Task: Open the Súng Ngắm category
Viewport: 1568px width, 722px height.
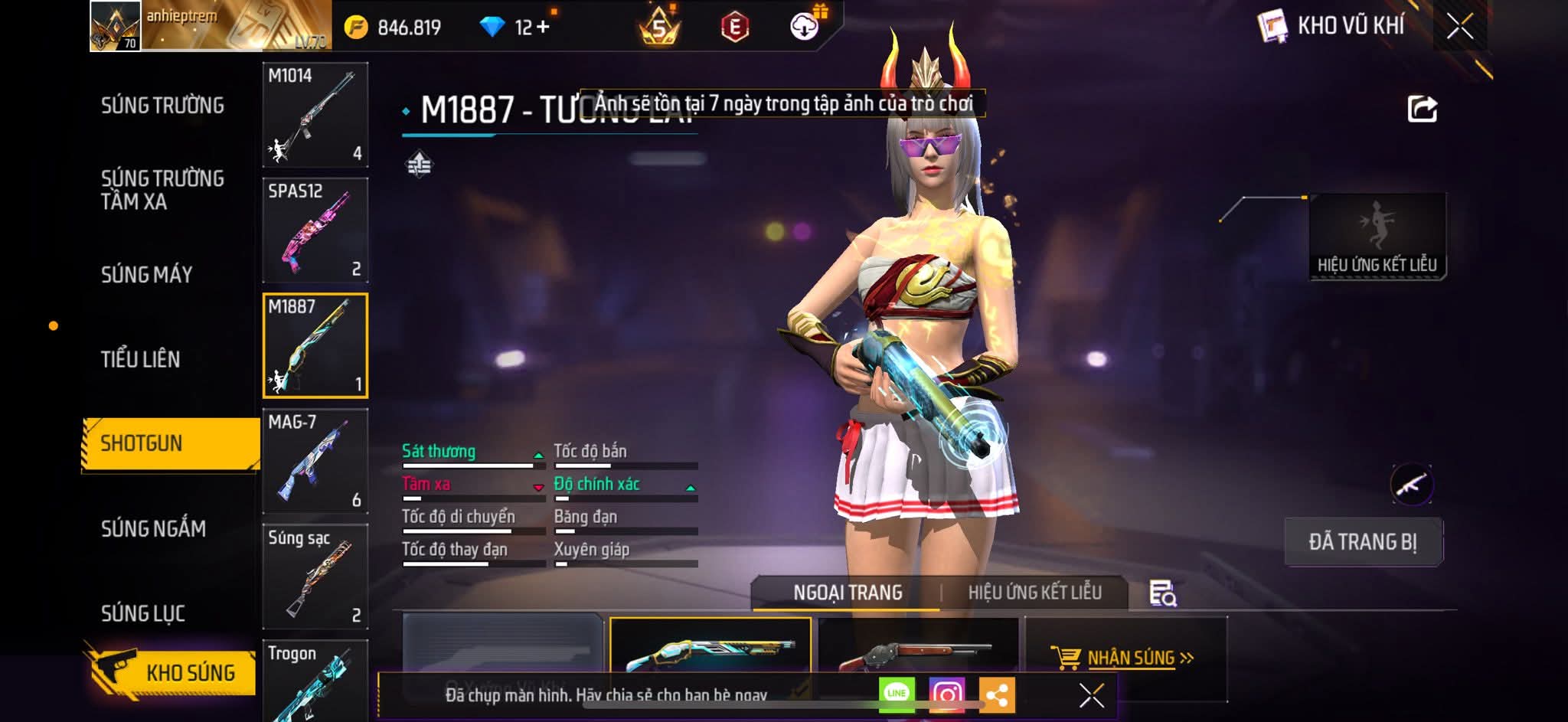Action: pyautogui.click(x=153, y=528)
